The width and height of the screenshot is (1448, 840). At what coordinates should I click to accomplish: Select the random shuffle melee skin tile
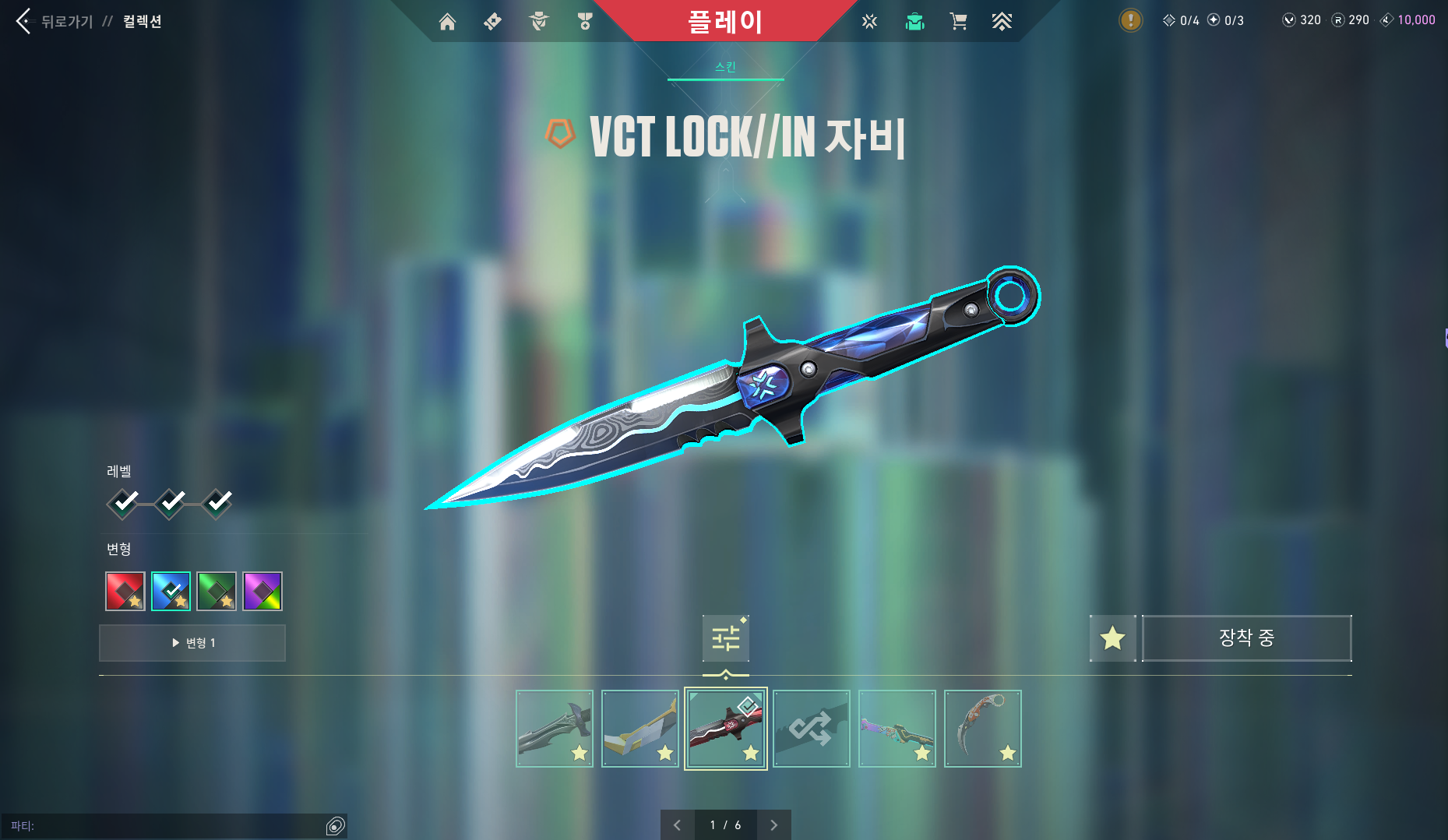pyautogui.click(x=811, y=729)
